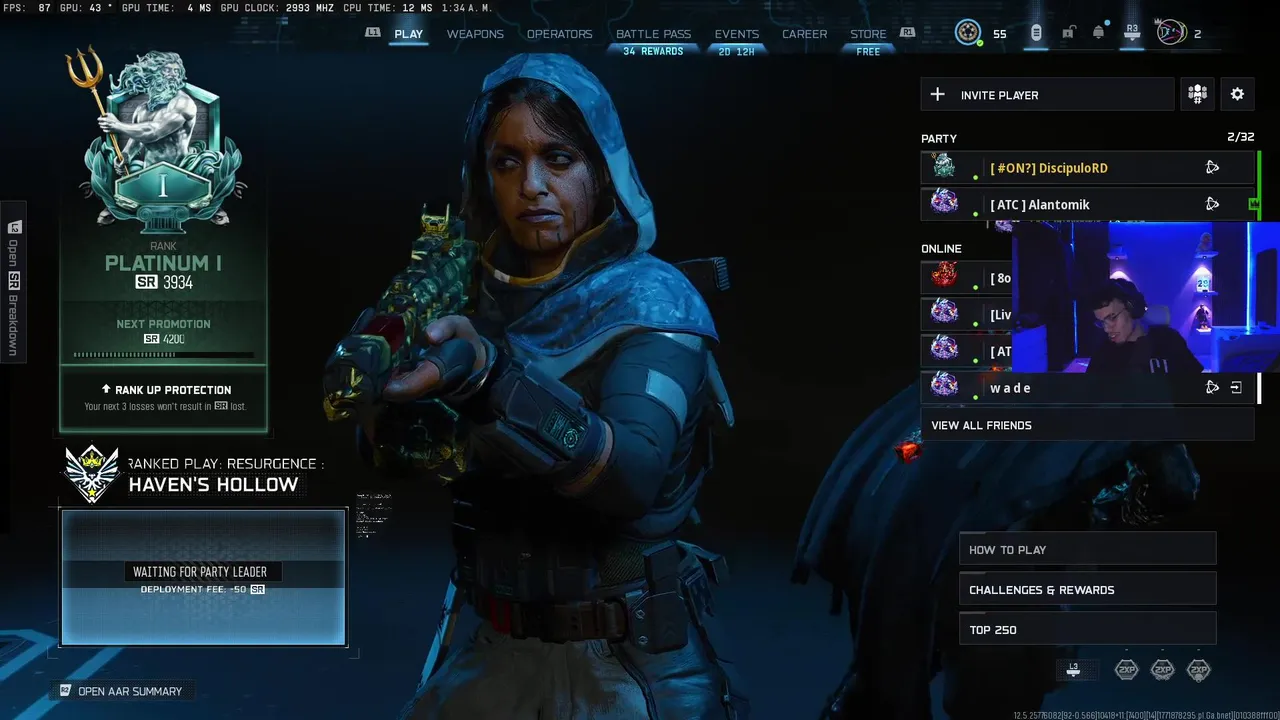This screenshot has width=1280, height=720.
Task: Select the Play tab
Action: [x=408, y=34]
